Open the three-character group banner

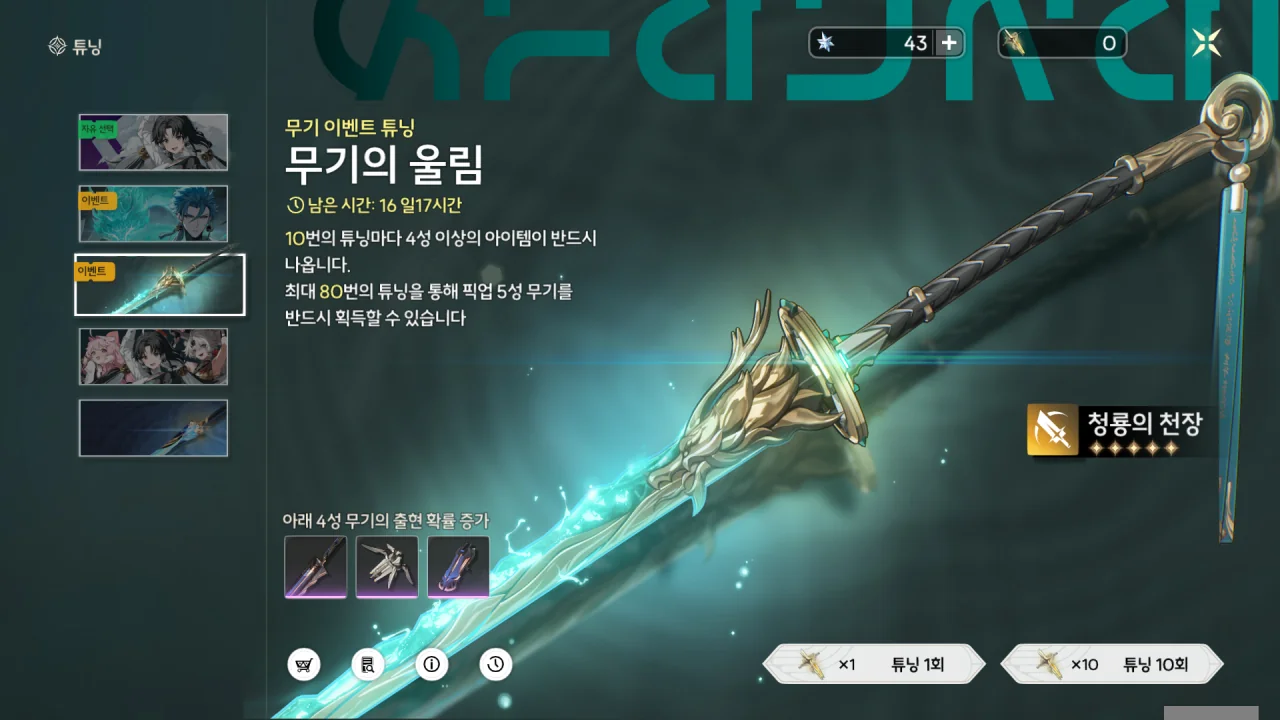pyautogui.click(x=153, y=357)
